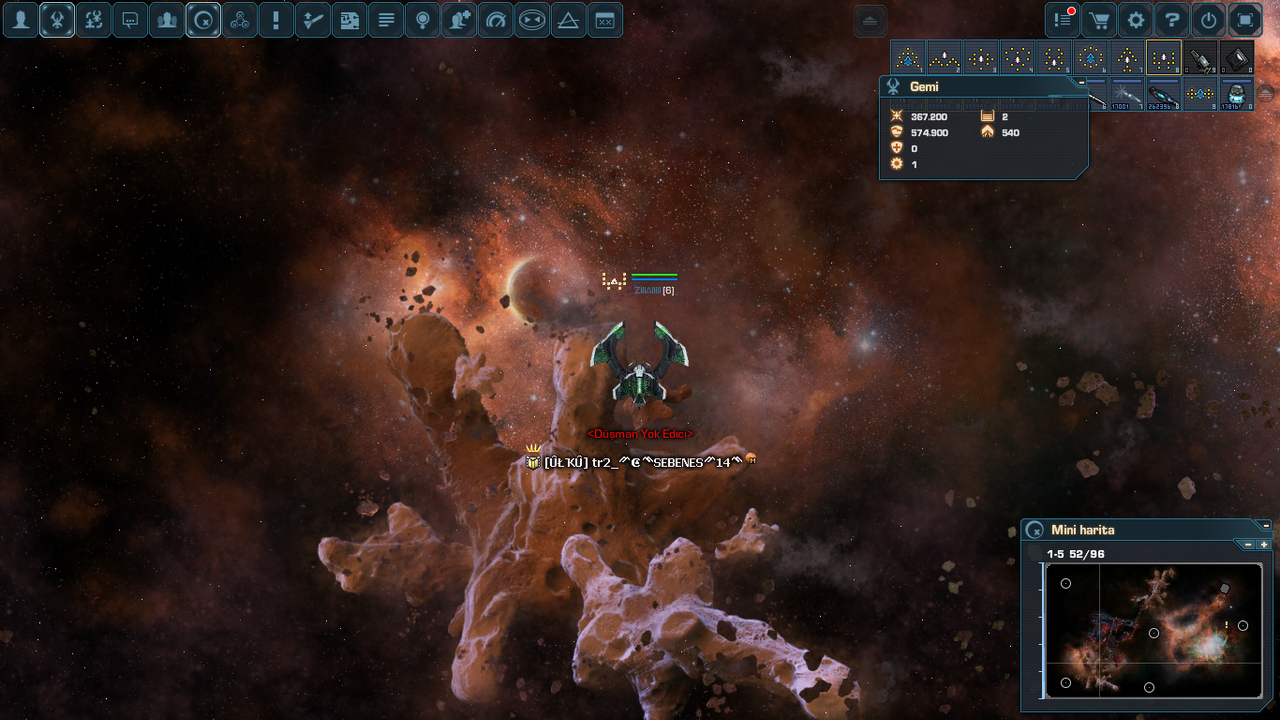Open the gear settings menu
1280x720 pixels.
[1136, 20]
